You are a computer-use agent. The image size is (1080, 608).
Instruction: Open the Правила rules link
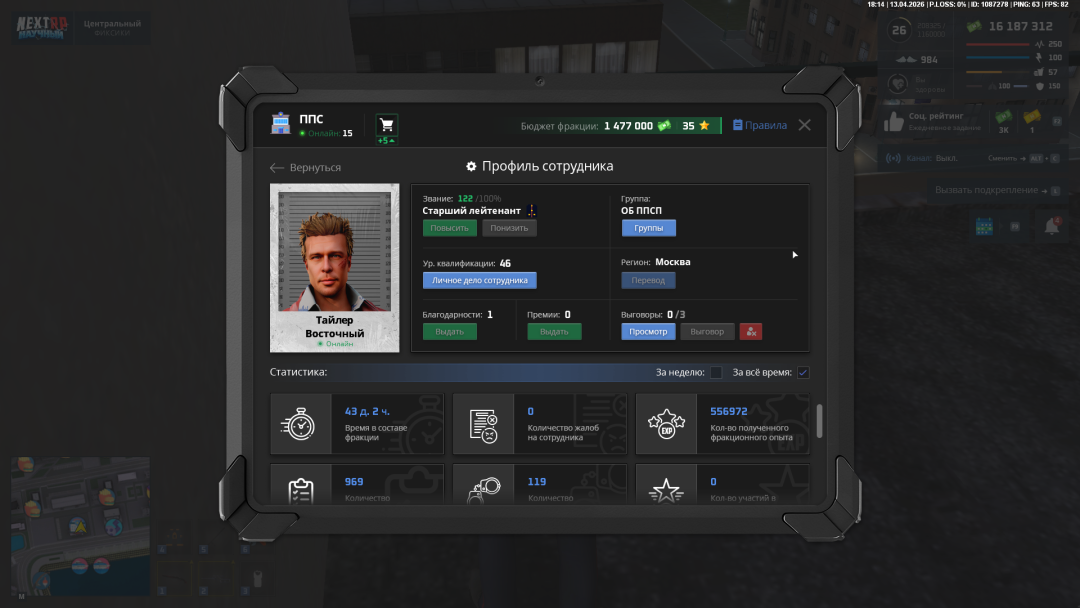tap(760, 125)
